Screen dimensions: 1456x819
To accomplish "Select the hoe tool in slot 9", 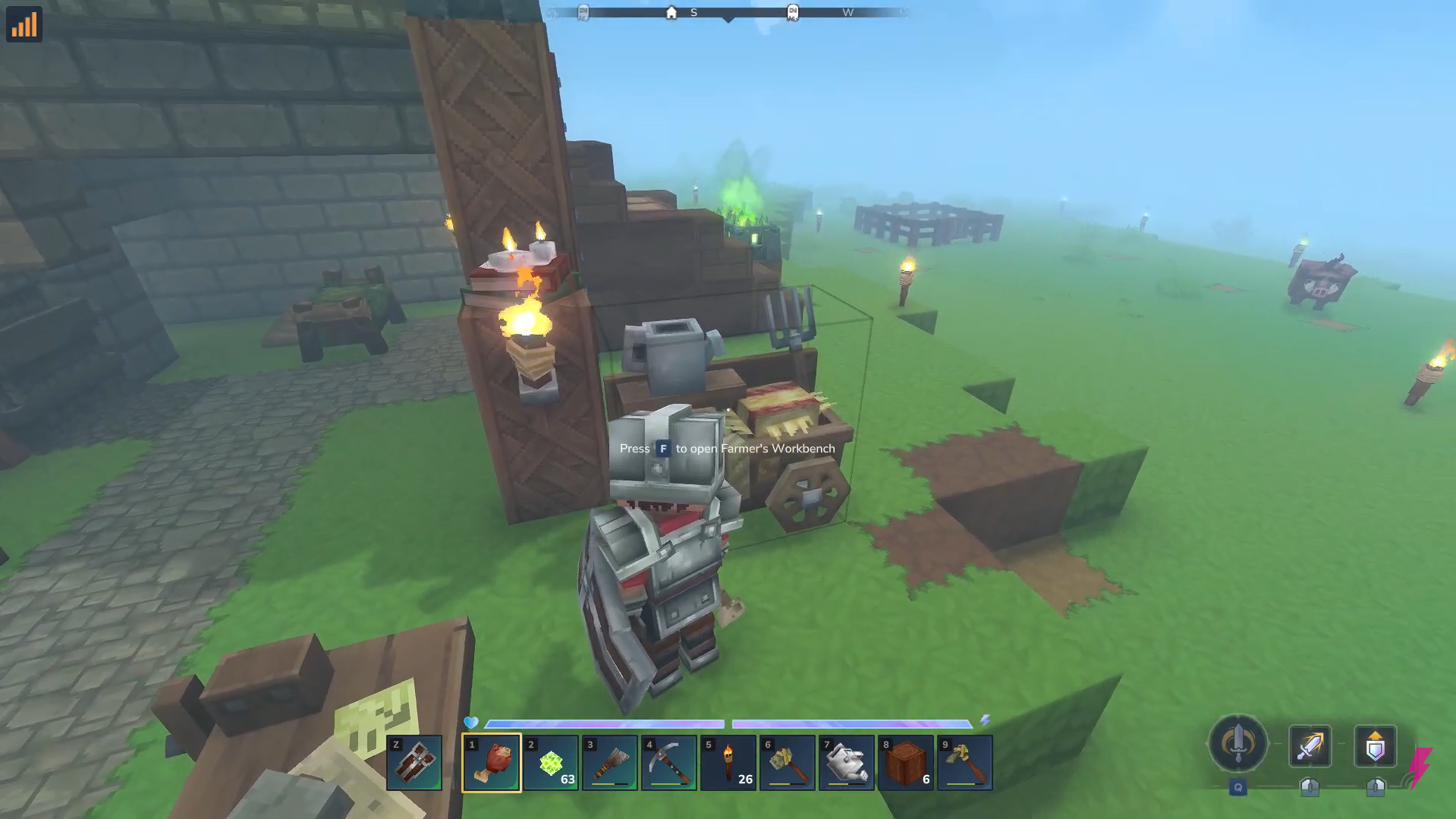I will [x=965, y=762].
